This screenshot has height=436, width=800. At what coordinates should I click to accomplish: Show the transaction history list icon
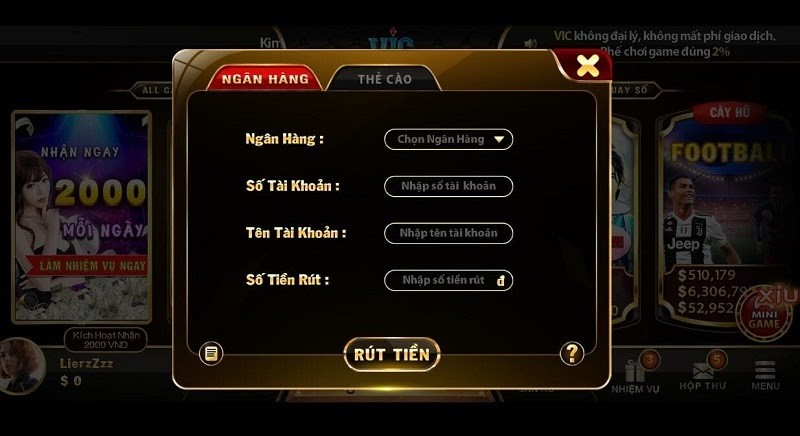211,353
